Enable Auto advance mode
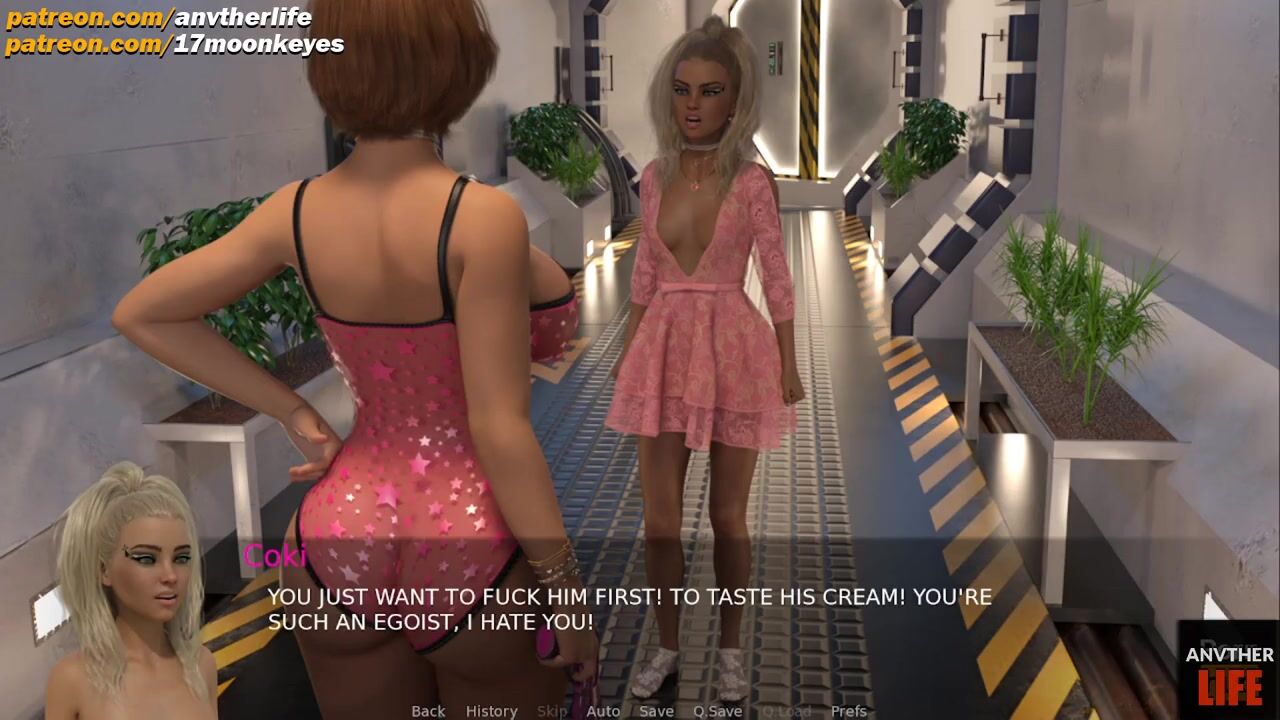Screen dimensions: 1280x720 pos(603,711)
